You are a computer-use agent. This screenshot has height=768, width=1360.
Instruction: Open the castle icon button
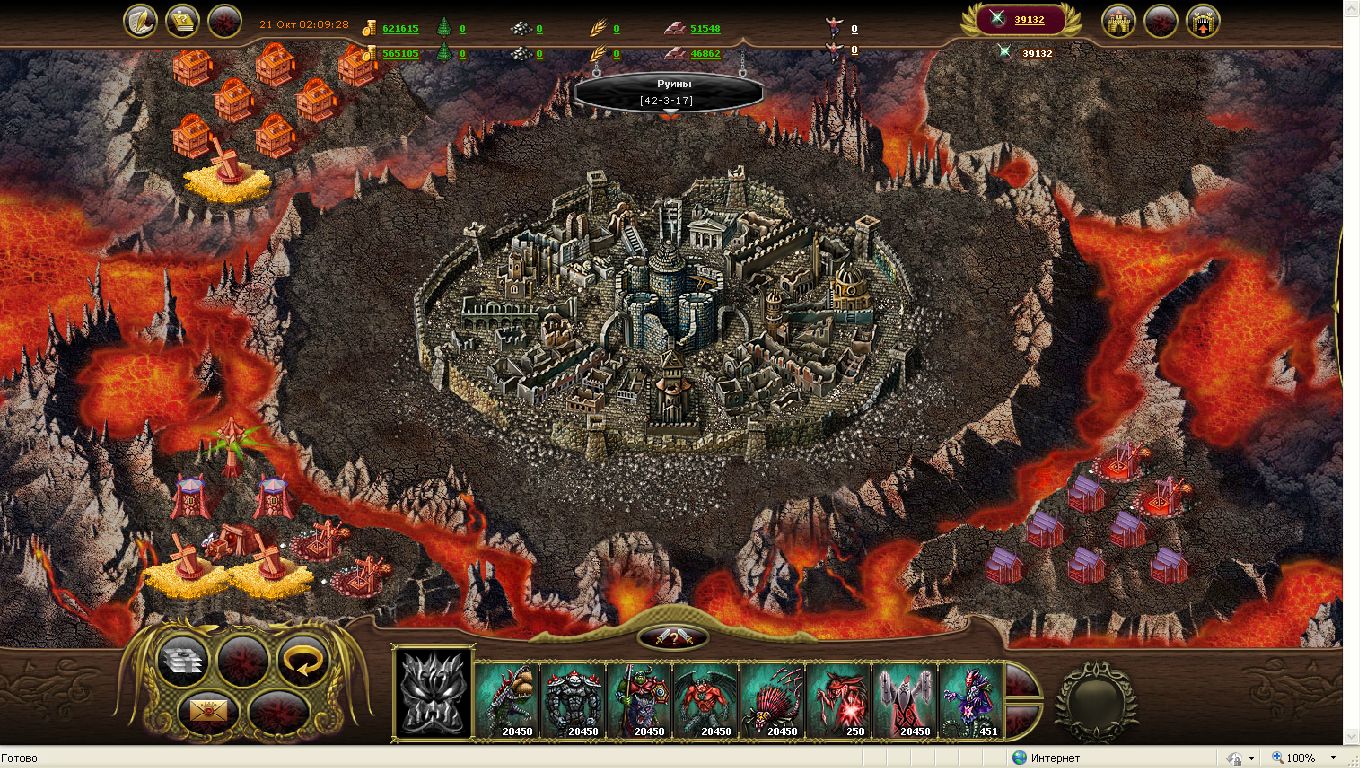tap(1118, 21)
